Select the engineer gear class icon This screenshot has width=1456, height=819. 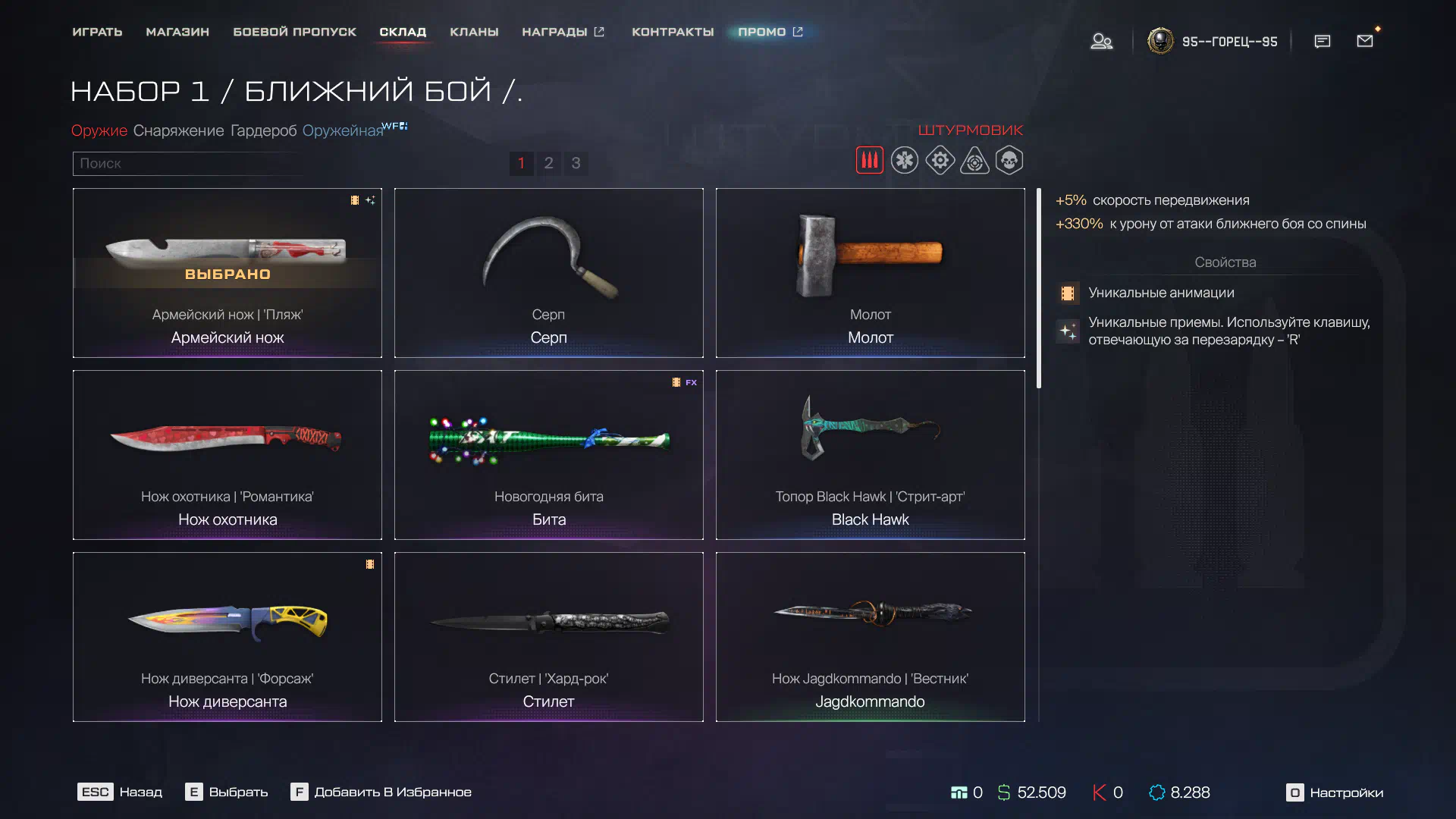pos(940,161)
